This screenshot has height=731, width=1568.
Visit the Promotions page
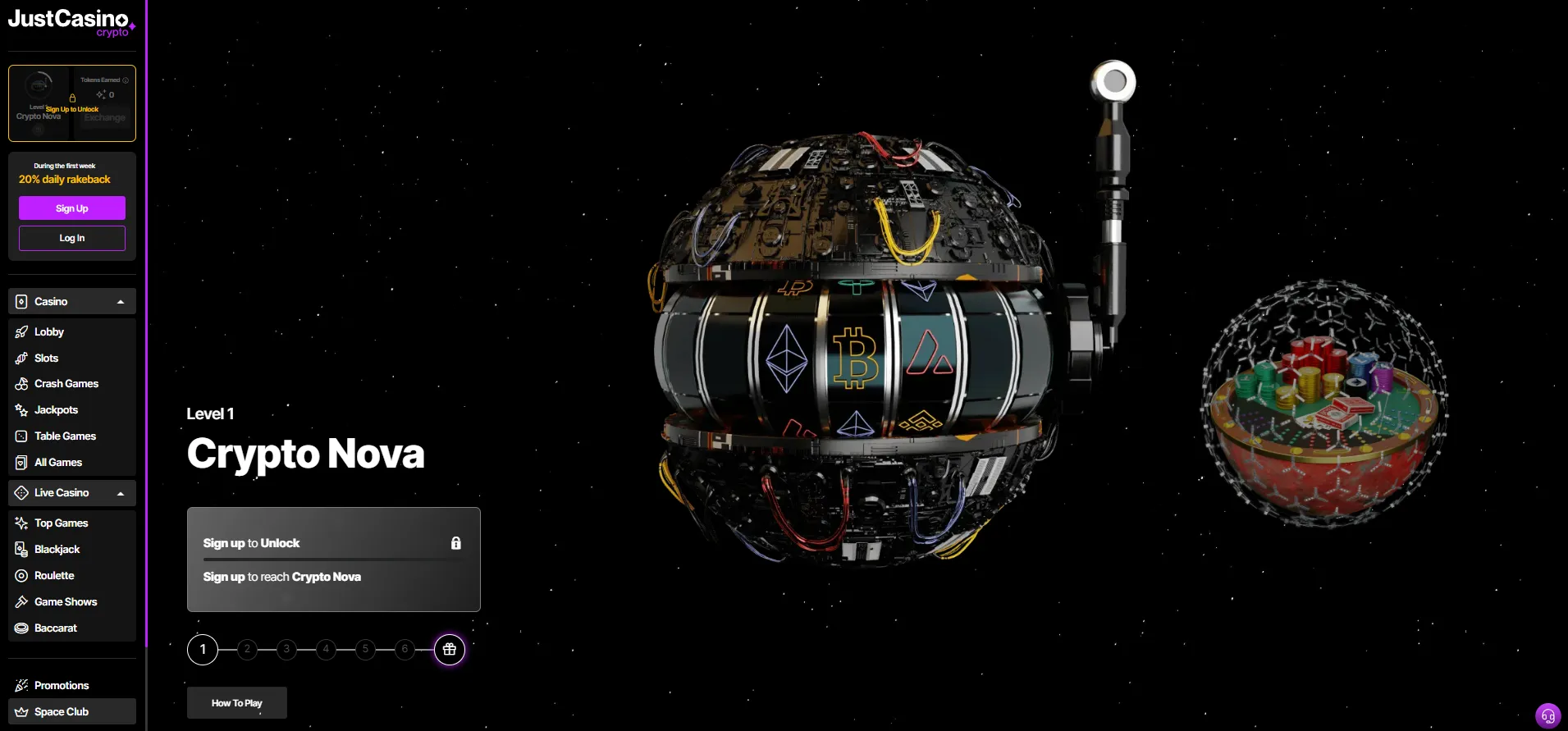pos(62,686)
